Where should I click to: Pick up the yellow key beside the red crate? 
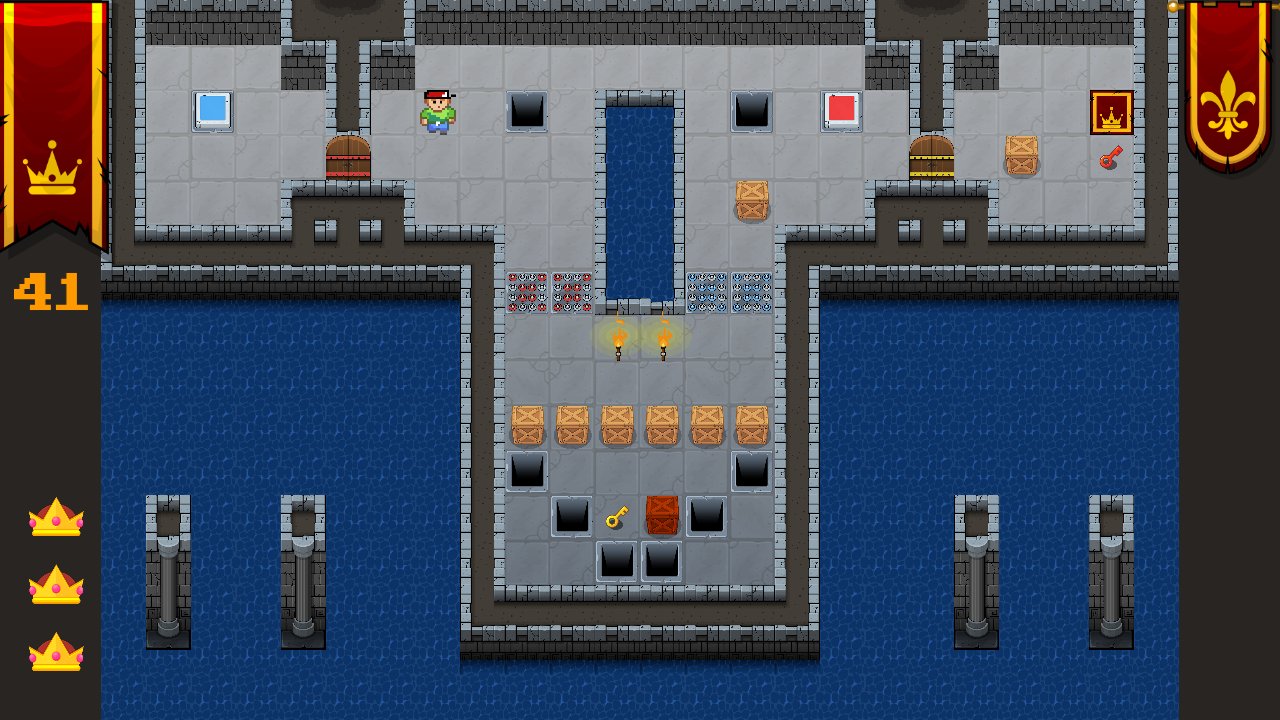[x=616, y=516]
